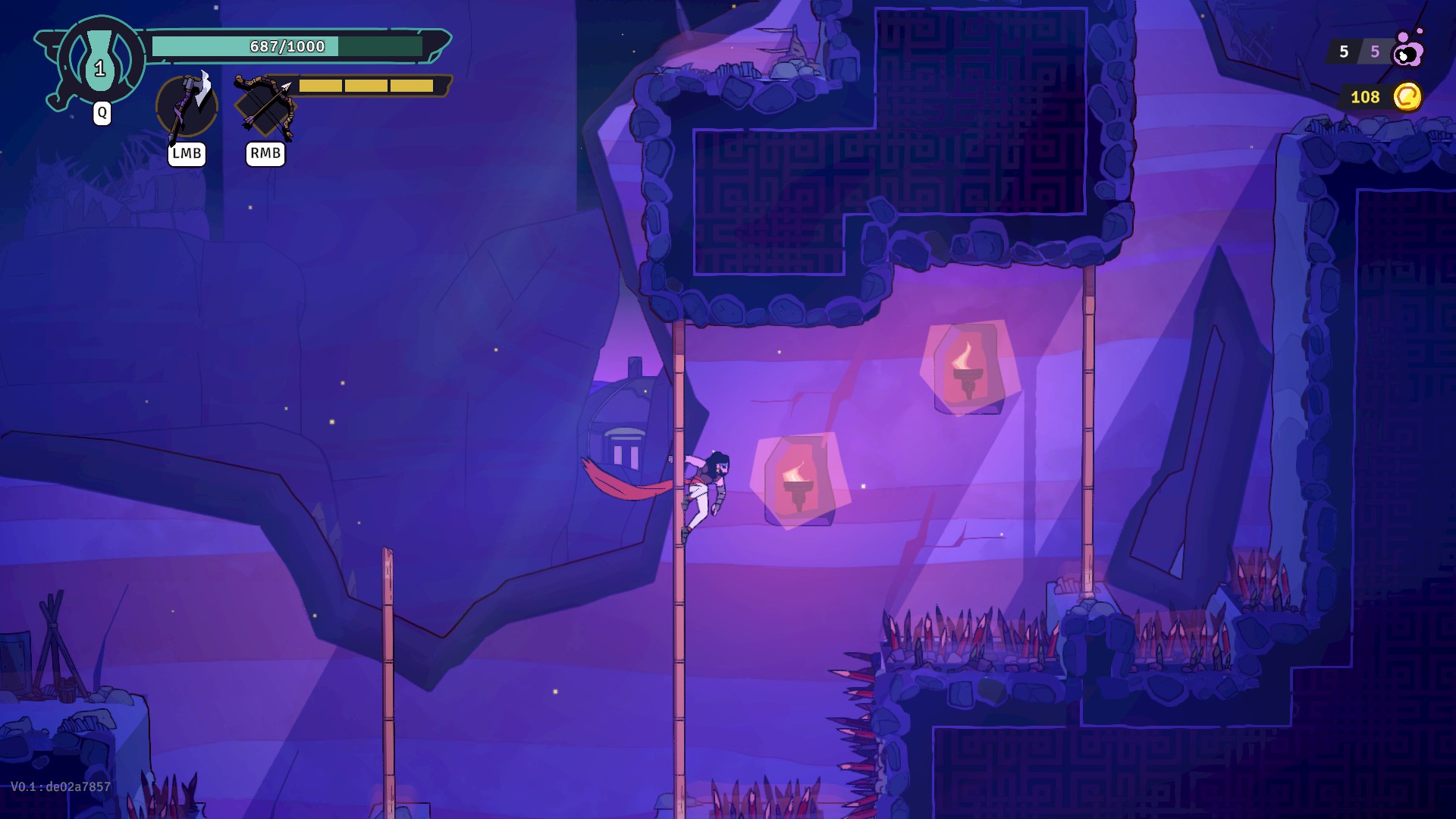This screenshot has height=819, width=1456.
Task: Click the purple spirit creature icon
Action: (x=1409, y=50)
